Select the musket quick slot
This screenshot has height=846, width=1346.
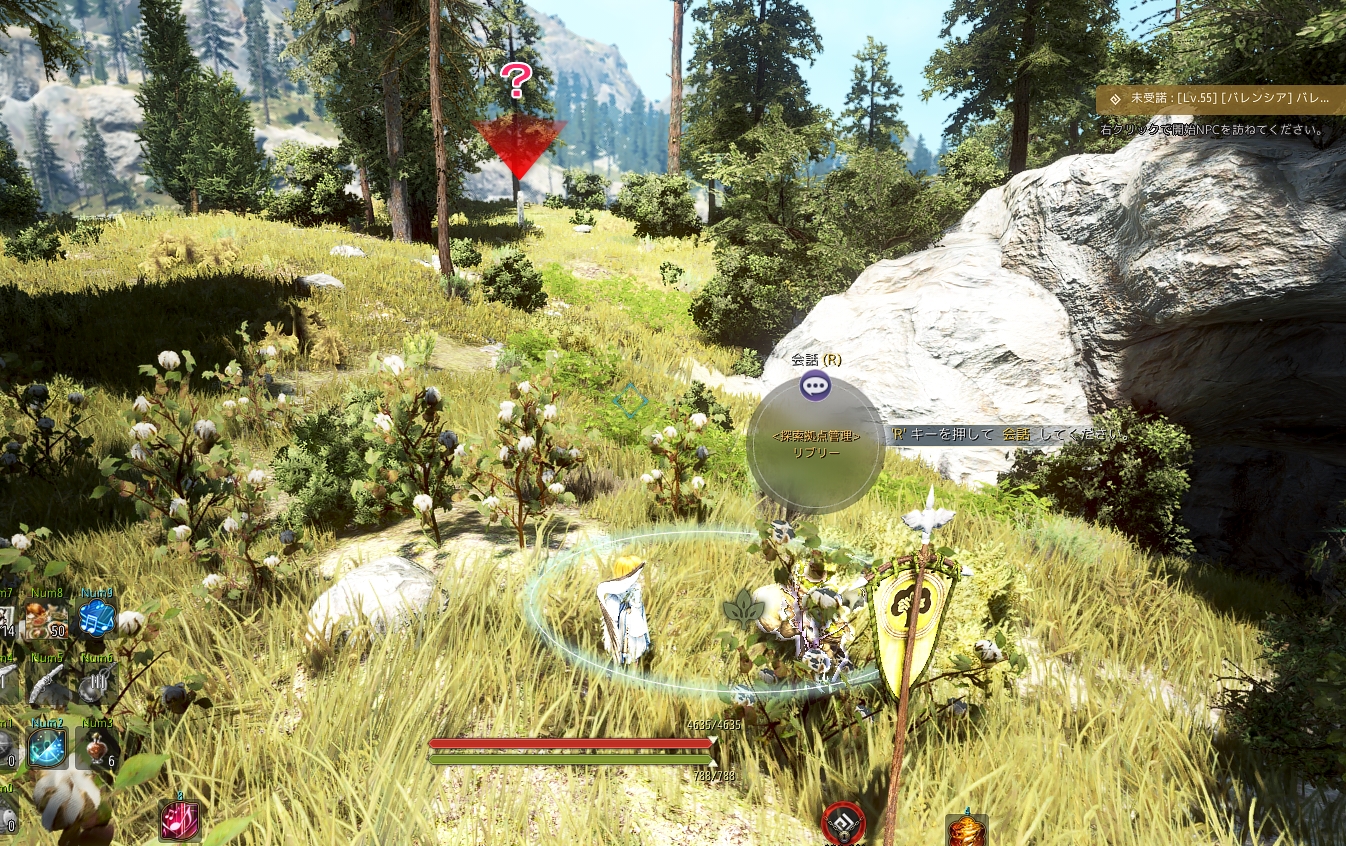pos(46,685)
